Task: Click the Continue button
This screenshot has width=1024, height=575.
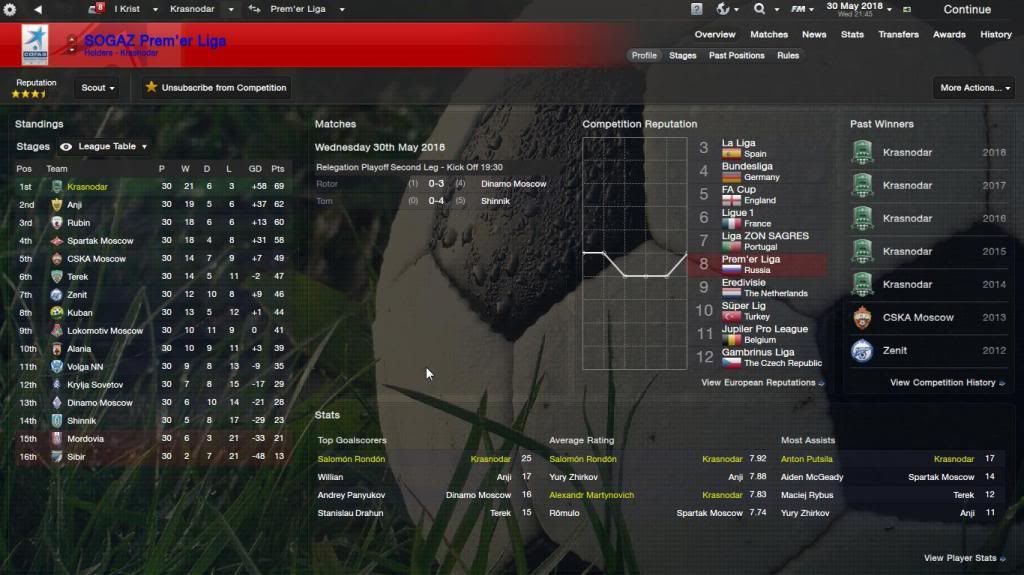Action: pos(966,10)
